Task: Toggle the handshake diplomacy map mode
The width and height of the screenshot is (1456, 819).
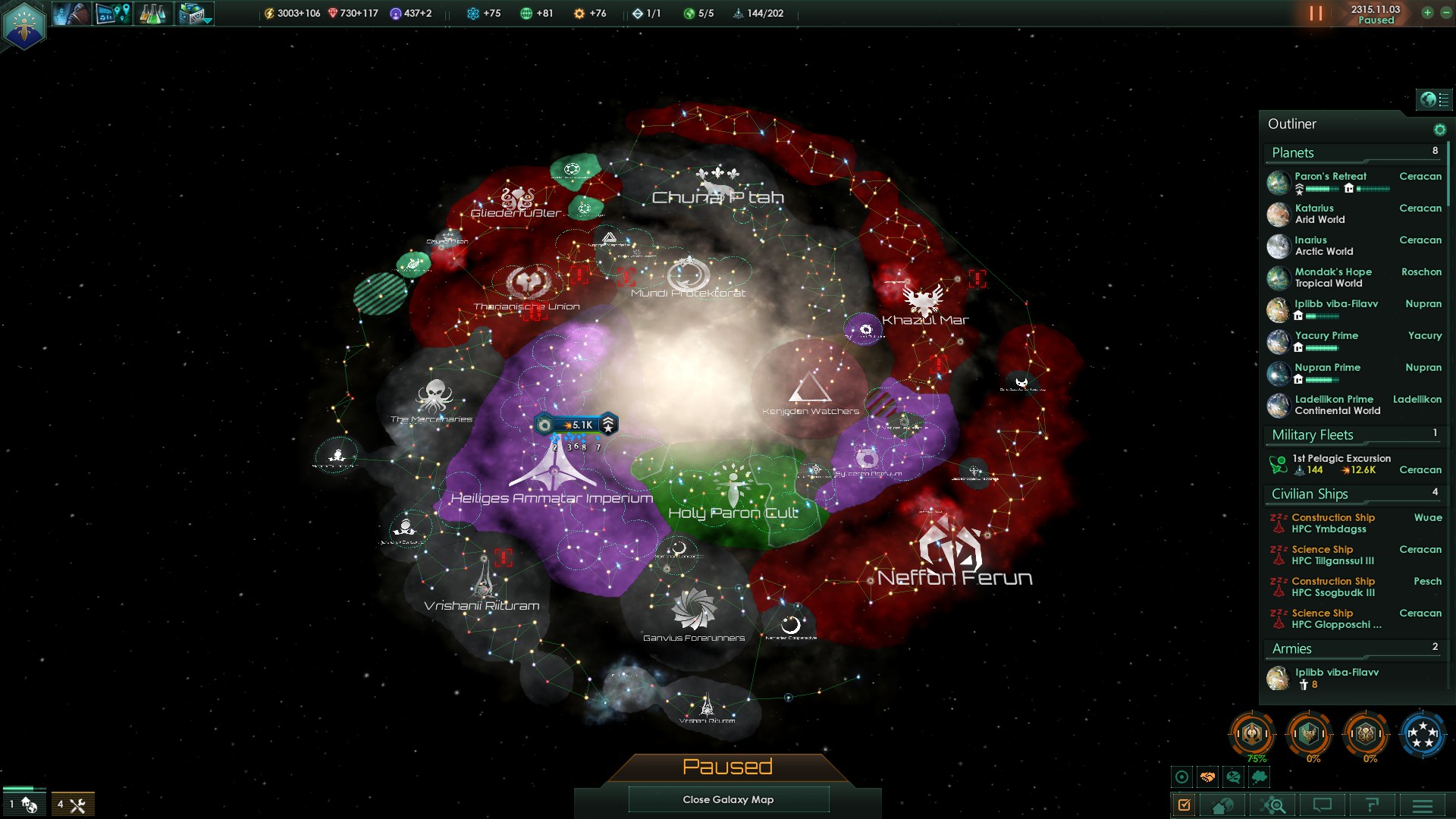Action: point(1207,777)
